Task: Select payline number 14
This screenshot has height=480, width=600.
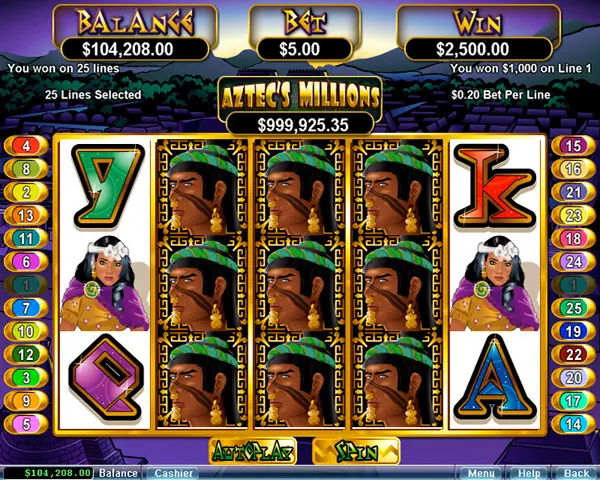Action: pyautogui.click(x=572, y=423)
